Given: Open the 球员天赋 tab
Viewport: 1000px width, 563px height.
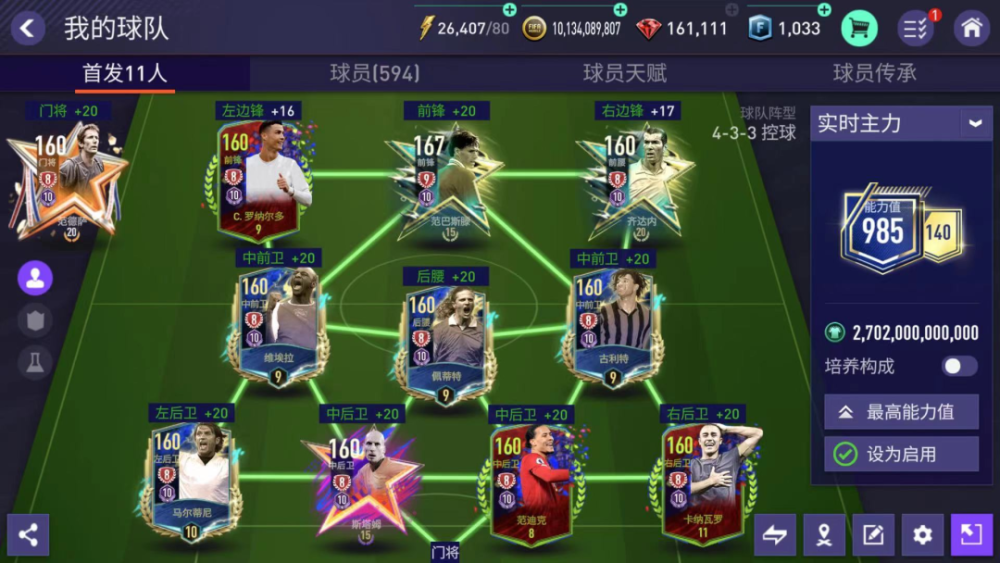Looking at the screenshot, I should (625, 73).
